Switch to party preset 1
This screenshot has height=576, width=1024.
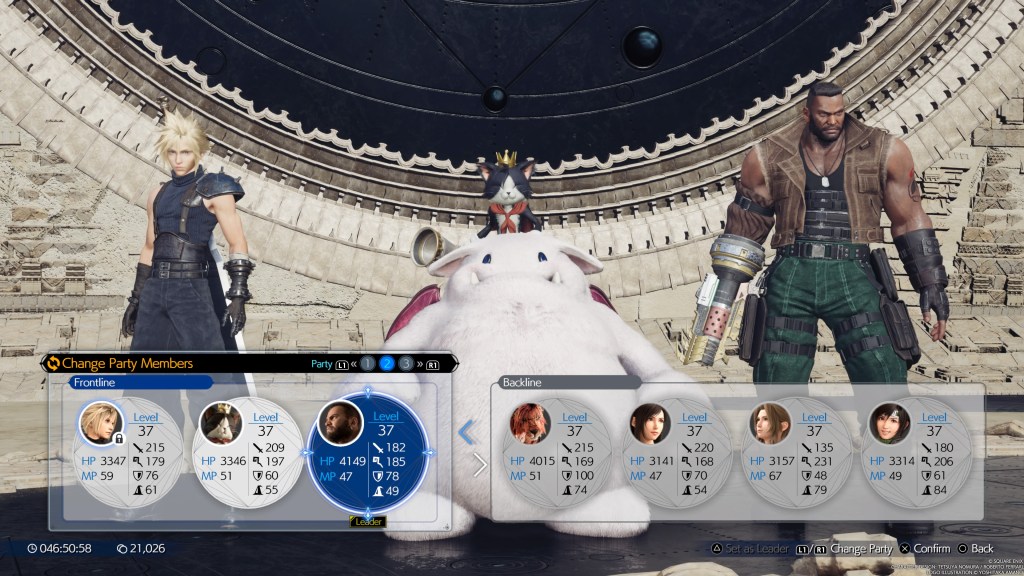(x=367, y=364)
